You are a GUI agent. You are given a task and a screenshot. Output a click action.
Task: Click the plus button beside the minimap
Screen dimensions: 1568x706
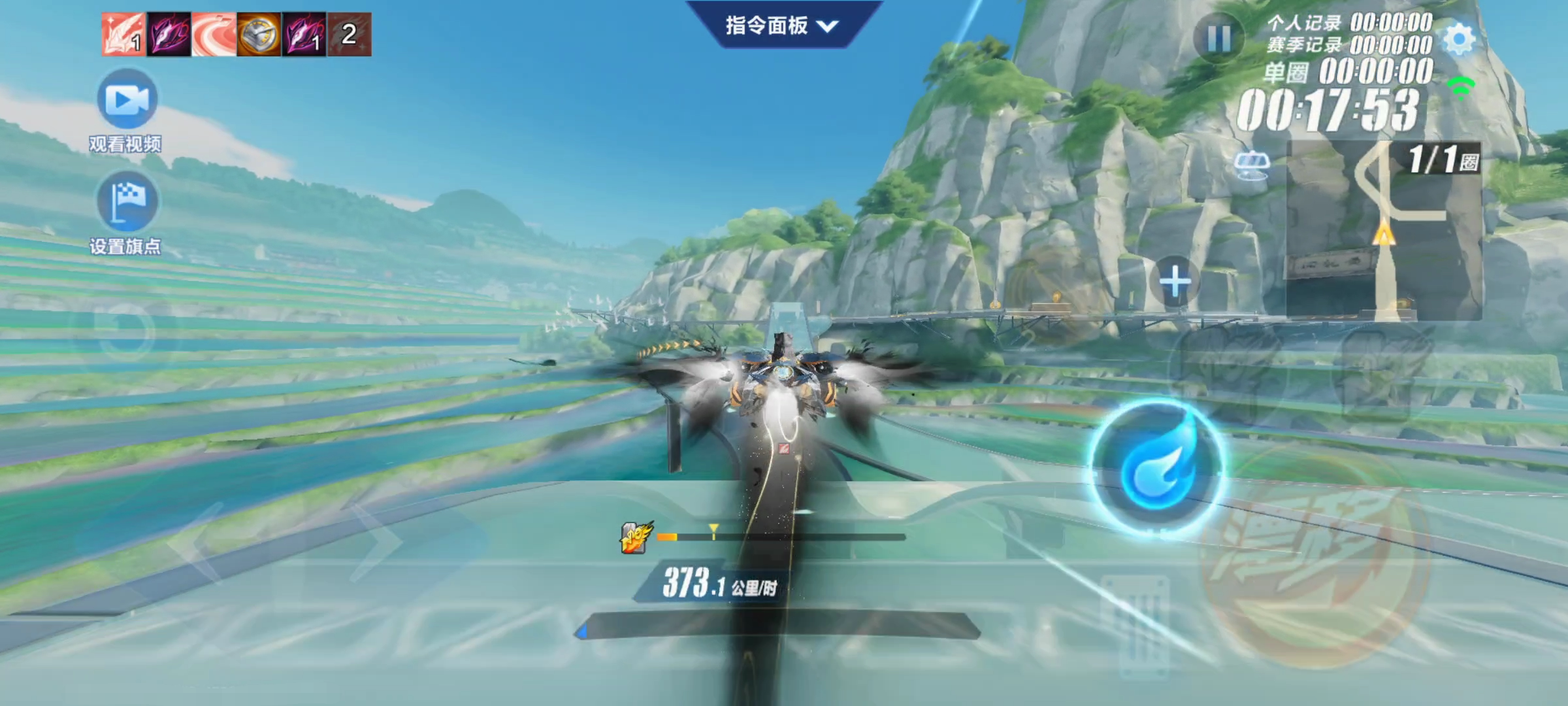coord(1175,282)
